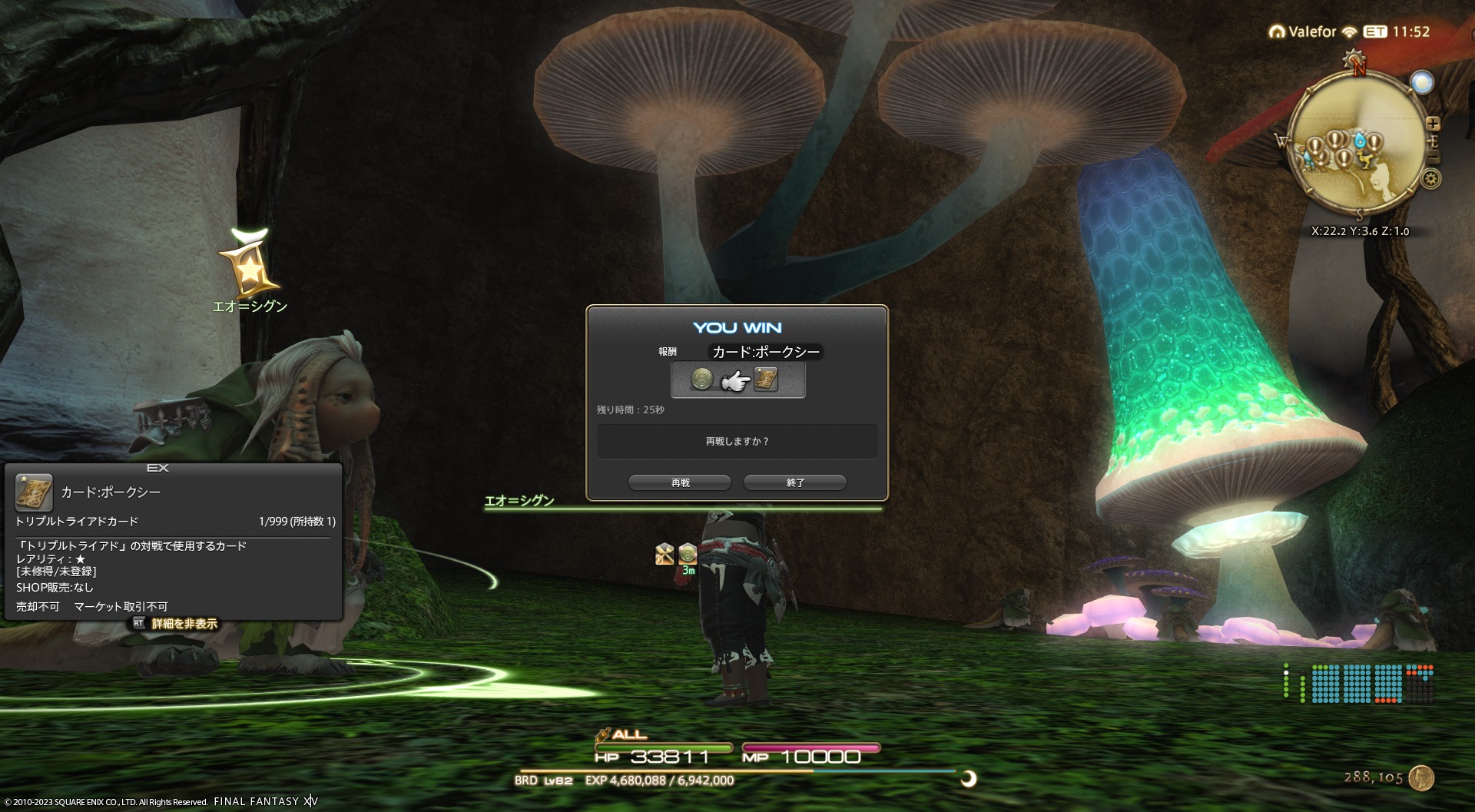Image resolution: width=1475 pixels, height=812 pixels.
Task: Select the カード:ポークシー card reward icon
Action: [x=766, y=379]
